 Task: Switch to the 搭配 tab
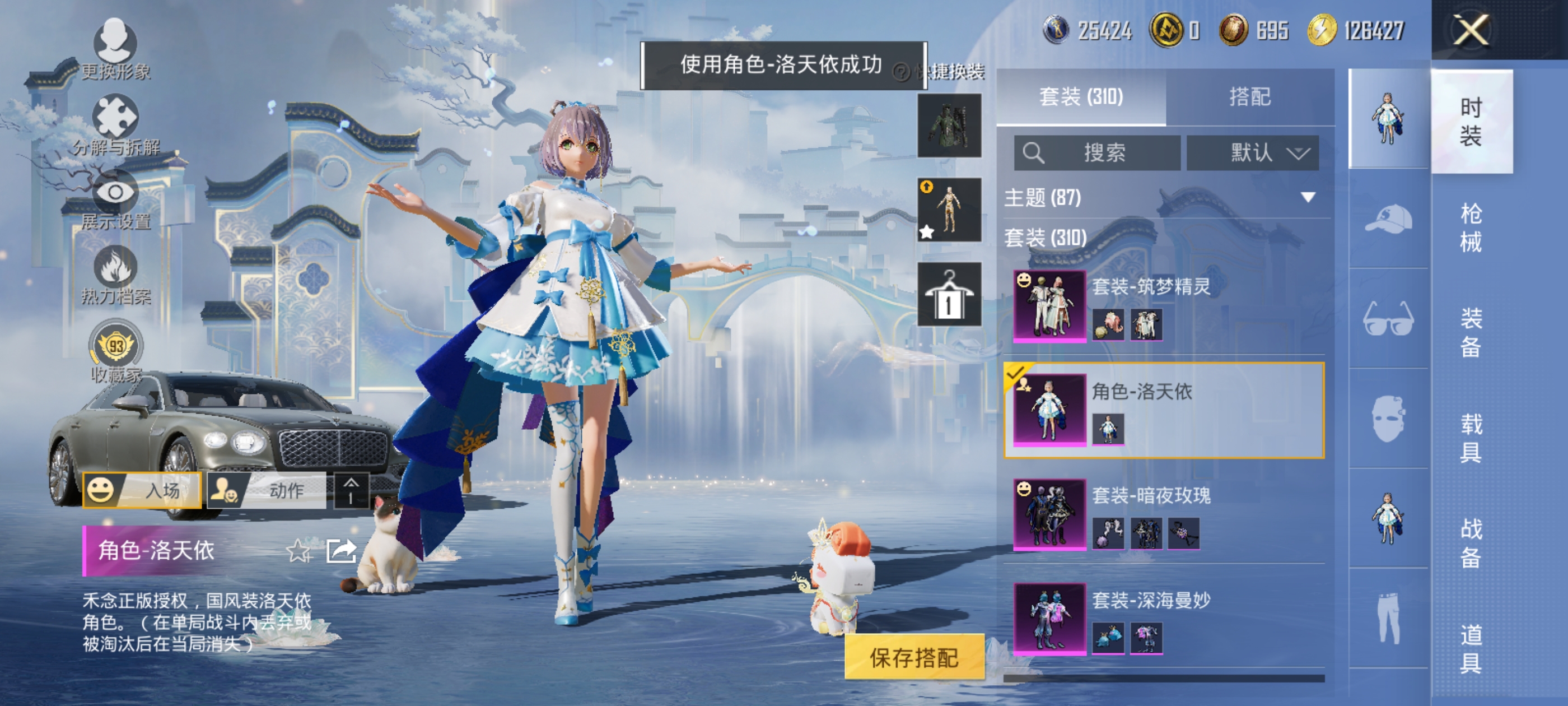click(x=1250, y=97)
